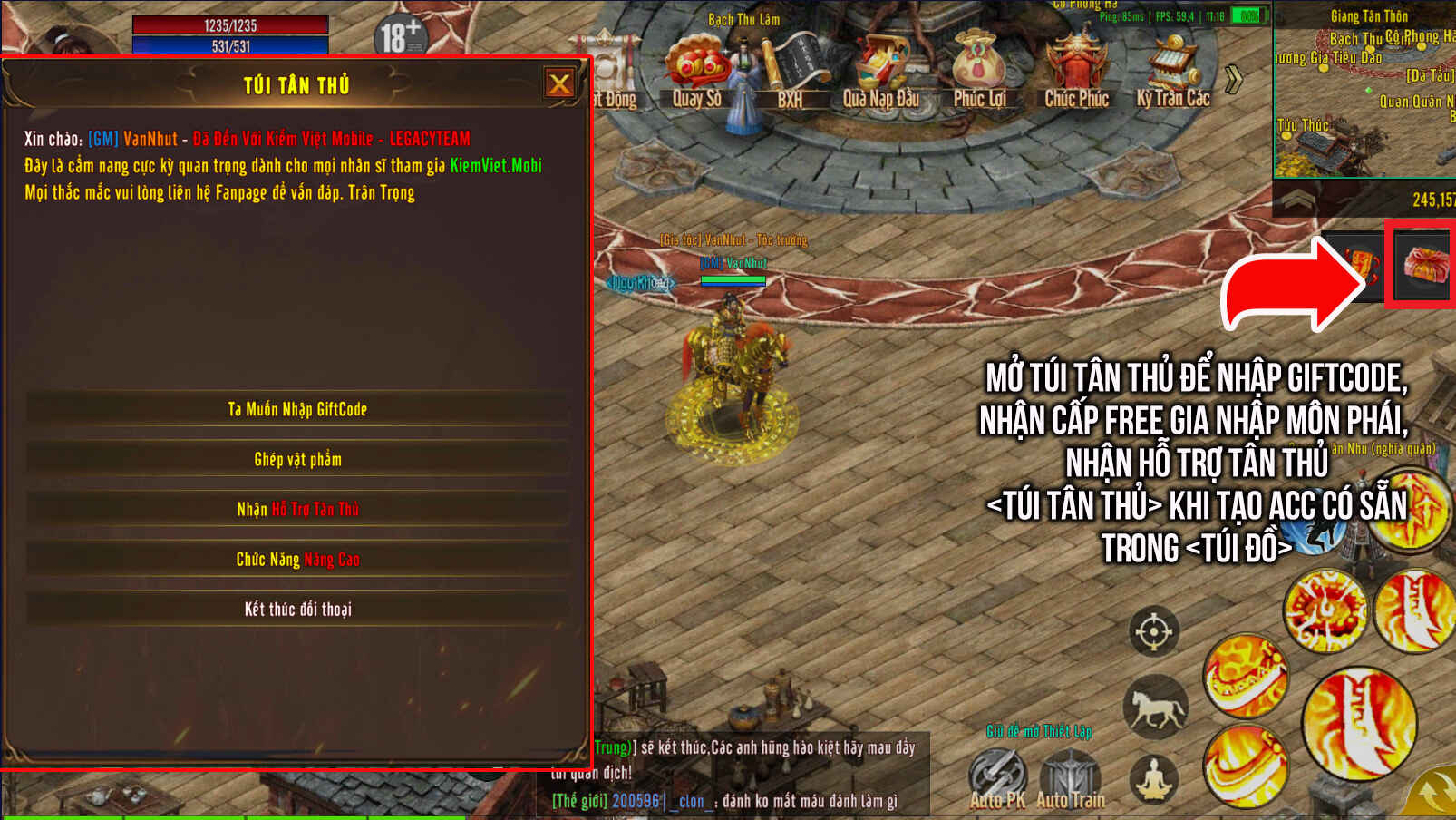Open "Chức Năng Nâng Cao" option
This screenshot has width=1456, height=820.
click(297, 559)
